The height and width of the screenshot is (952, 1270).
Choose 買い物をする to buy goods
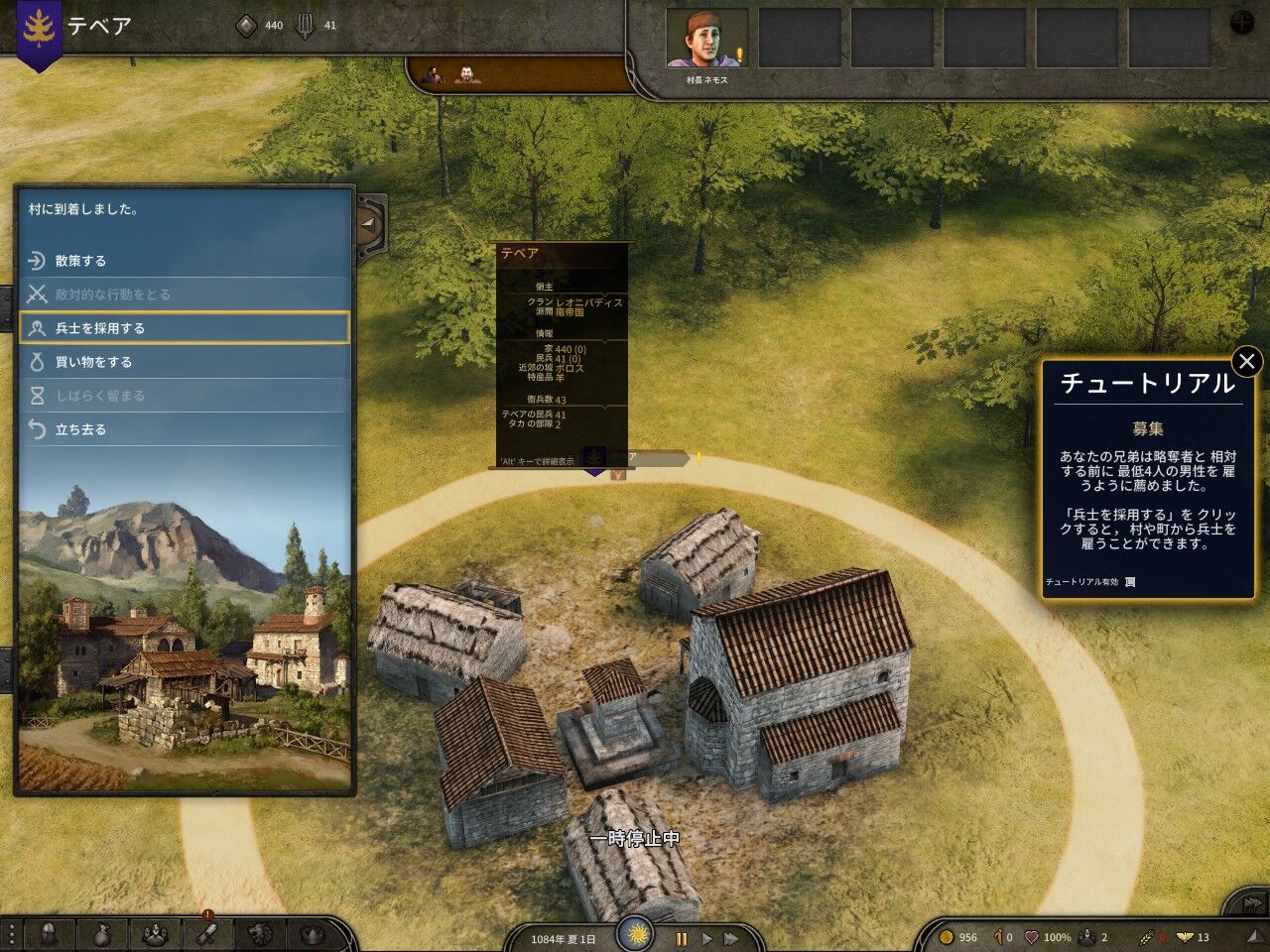(x=184, y=362)
